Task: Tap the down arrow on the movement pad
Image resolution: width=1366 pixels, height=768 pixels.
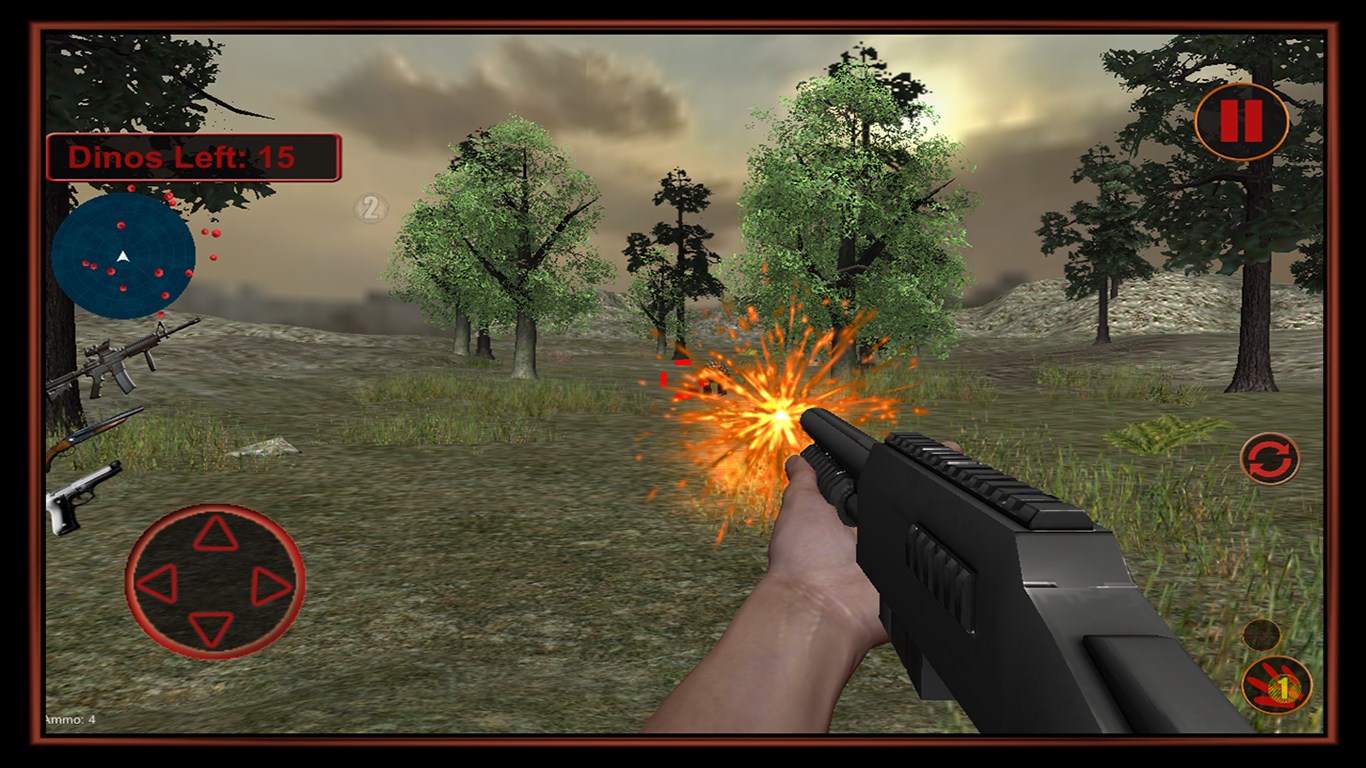Action: 212,630
